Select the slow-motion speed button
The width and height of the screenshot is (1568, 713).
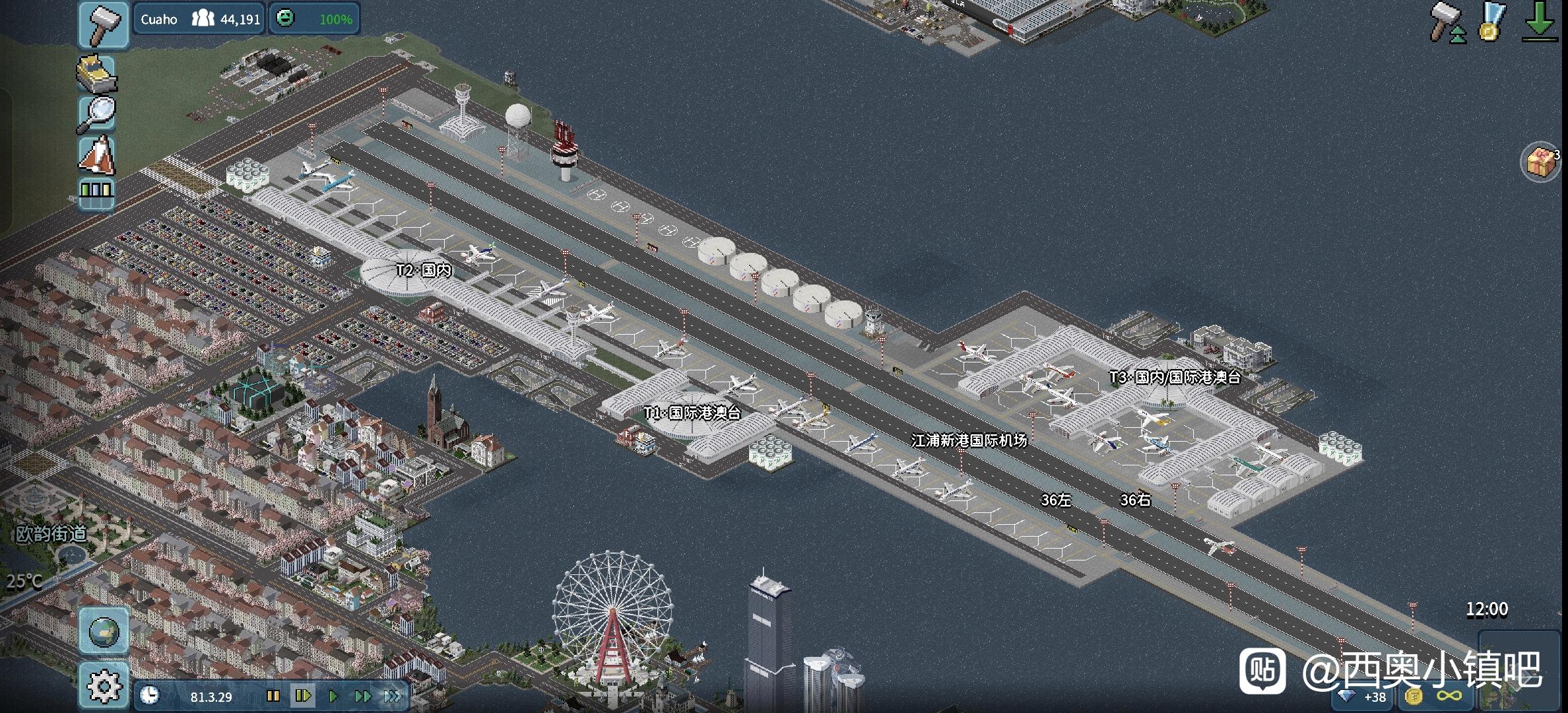[x=303, y=696]
